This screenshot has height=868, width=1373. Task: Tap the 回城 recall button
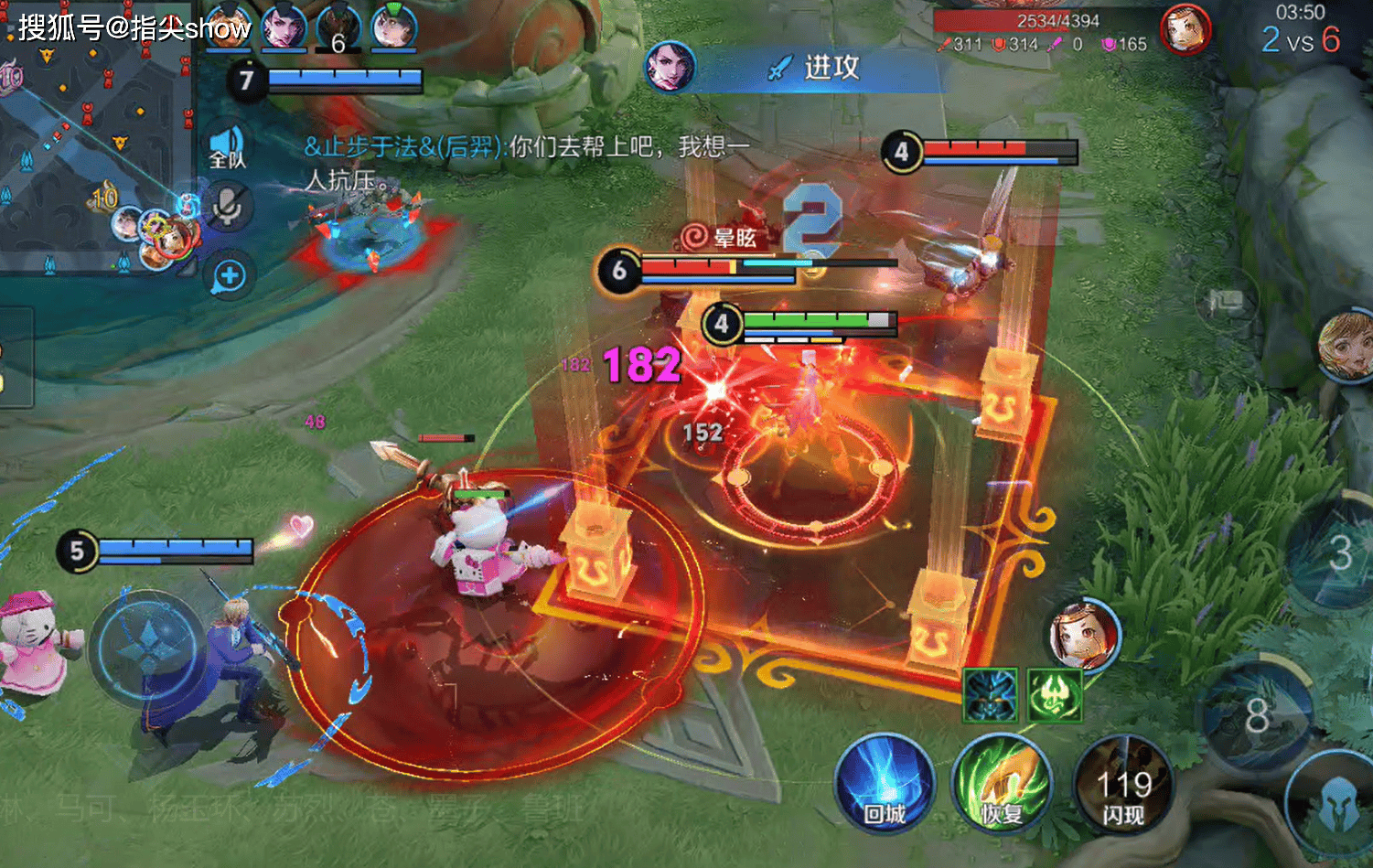884,784
